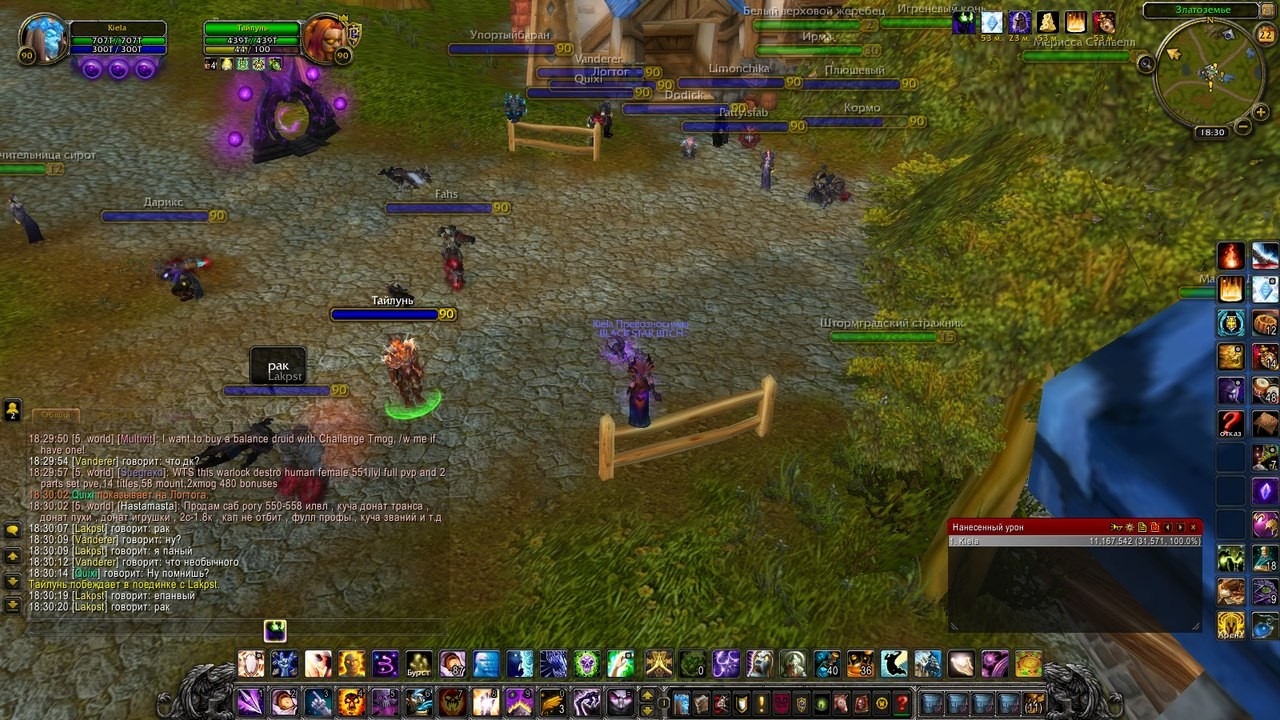Select Kiela's player portrait frame
Viewport: 1280px width, 720px height.
43,40
